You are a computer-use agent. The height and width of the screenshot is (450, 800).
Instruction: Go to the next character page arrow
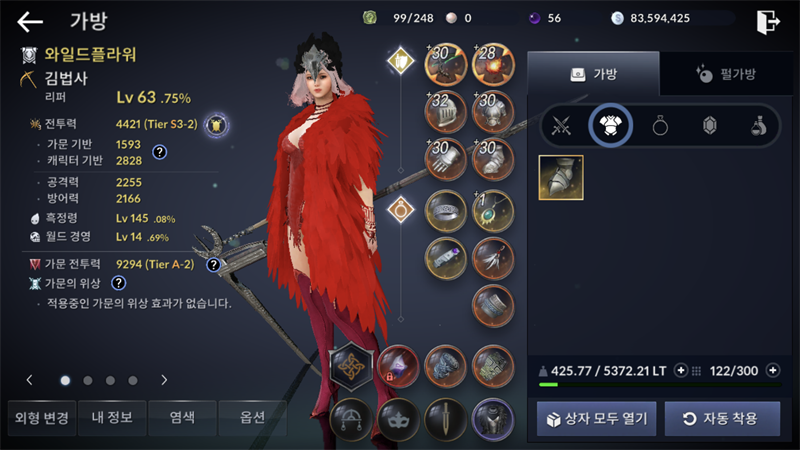[x=164, y=380]
